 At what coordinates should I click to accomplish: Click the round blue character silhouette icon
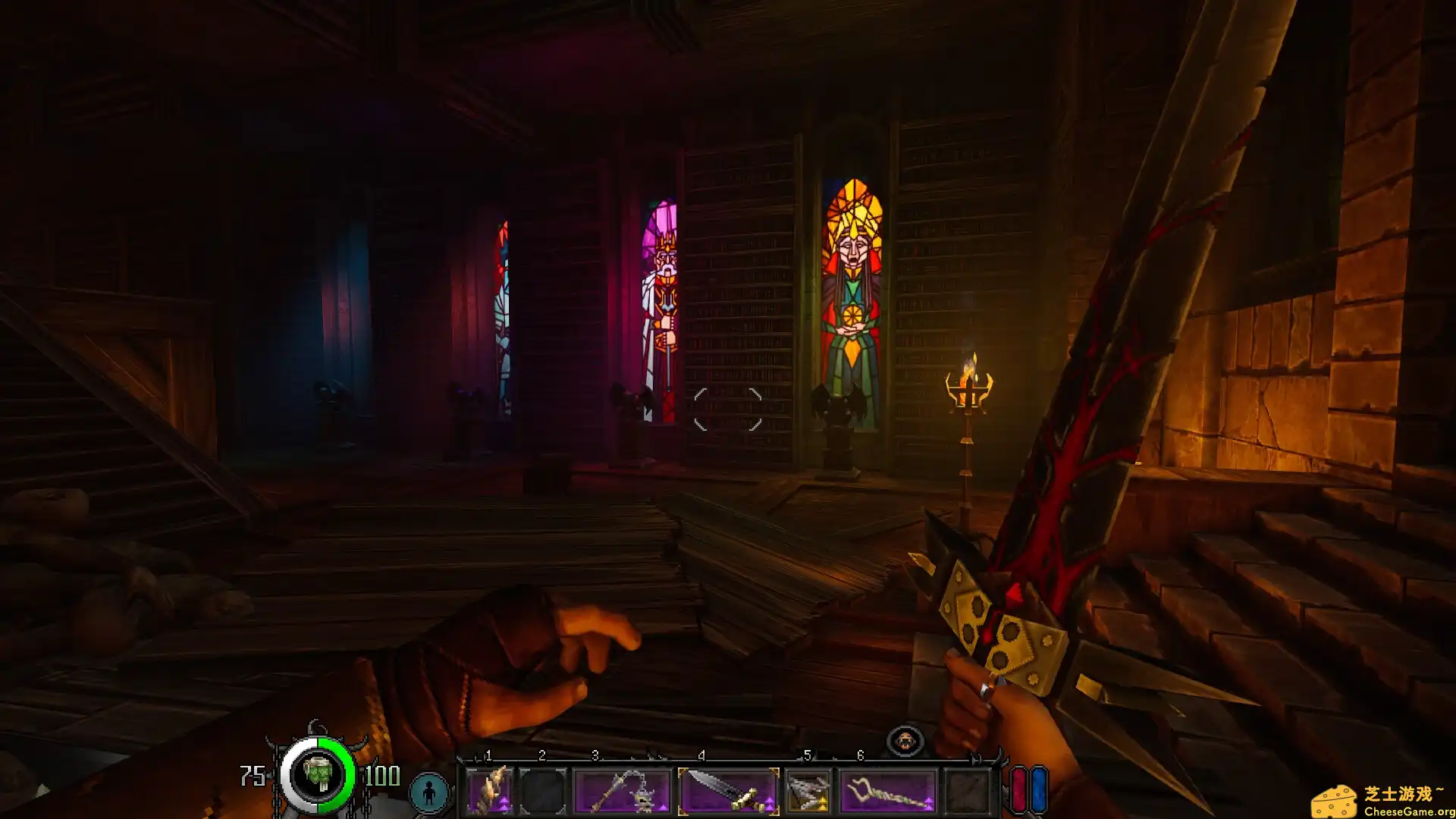(x=429, y=792)
